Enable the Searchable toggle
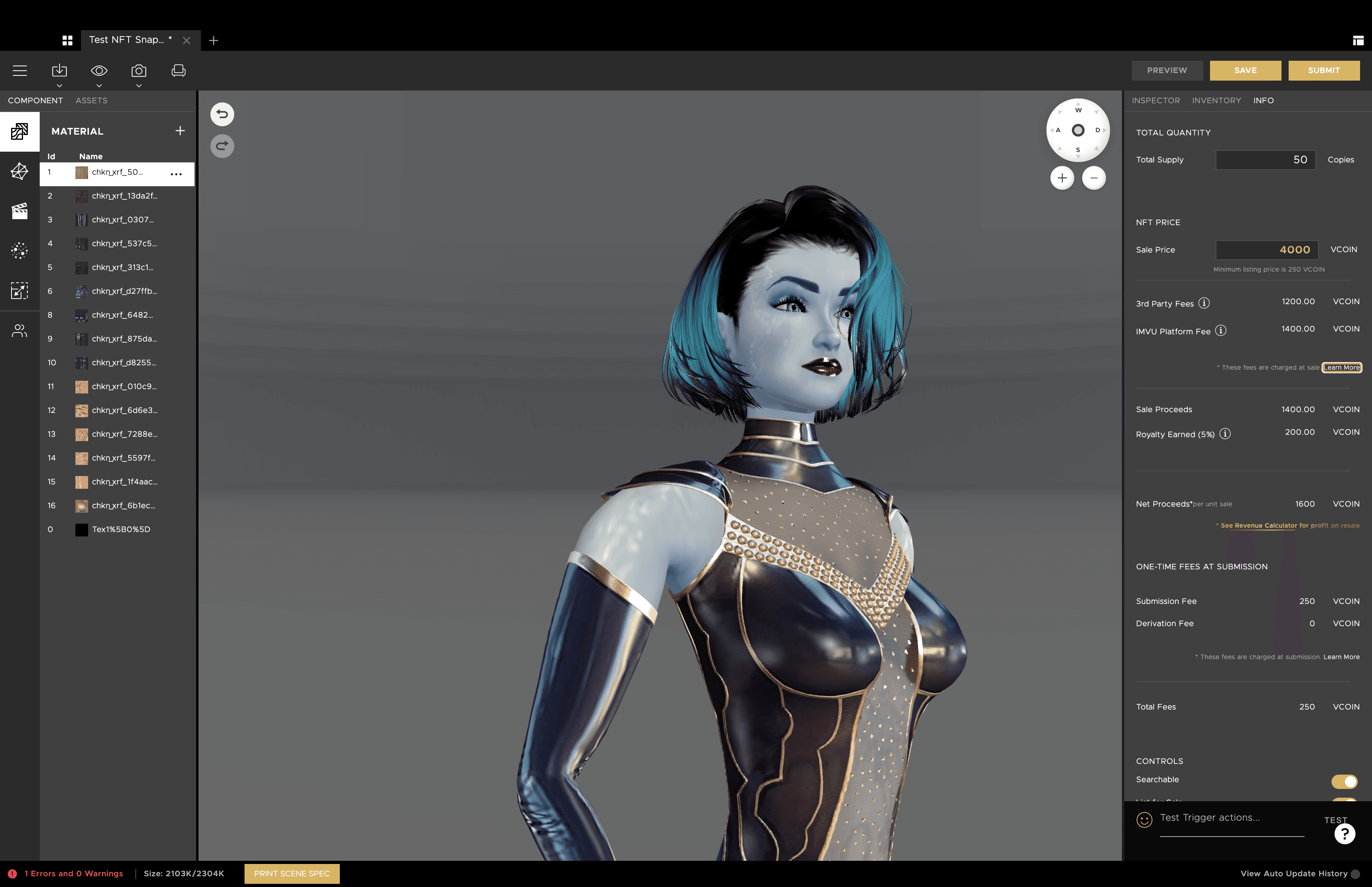1372x887 pixels. (x=1345, y=781)
